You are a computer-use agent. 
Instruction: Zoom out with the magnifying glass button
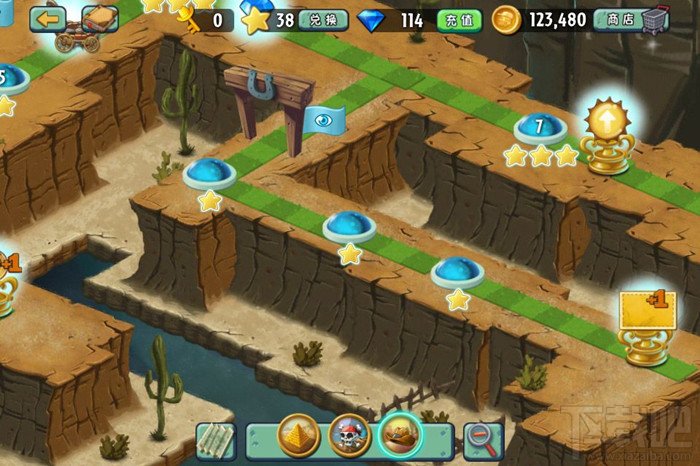483,438
